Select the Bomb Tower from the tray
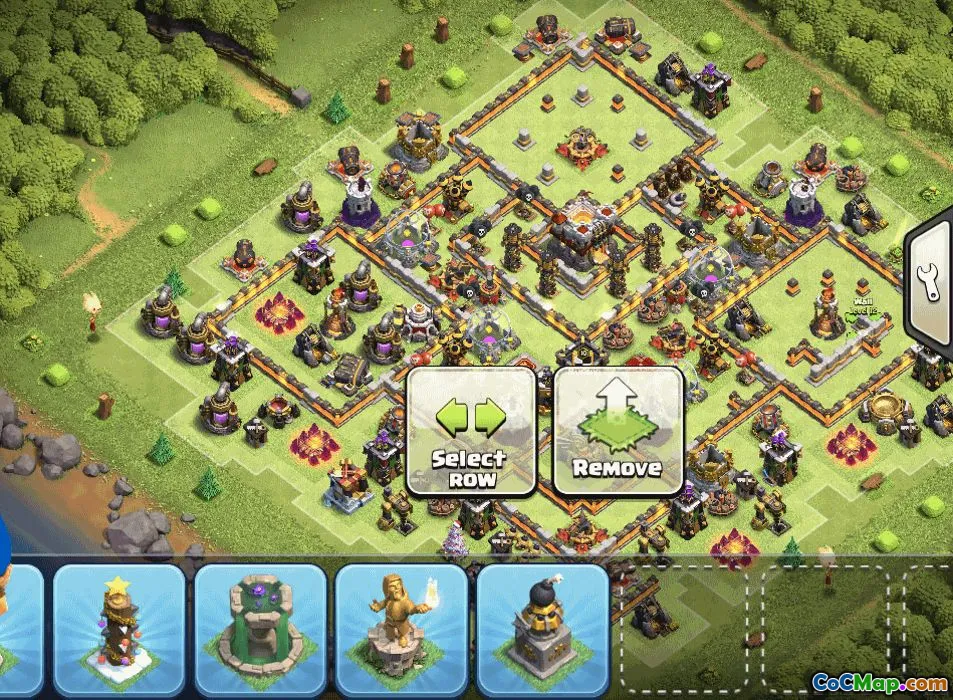 [543, 630]
